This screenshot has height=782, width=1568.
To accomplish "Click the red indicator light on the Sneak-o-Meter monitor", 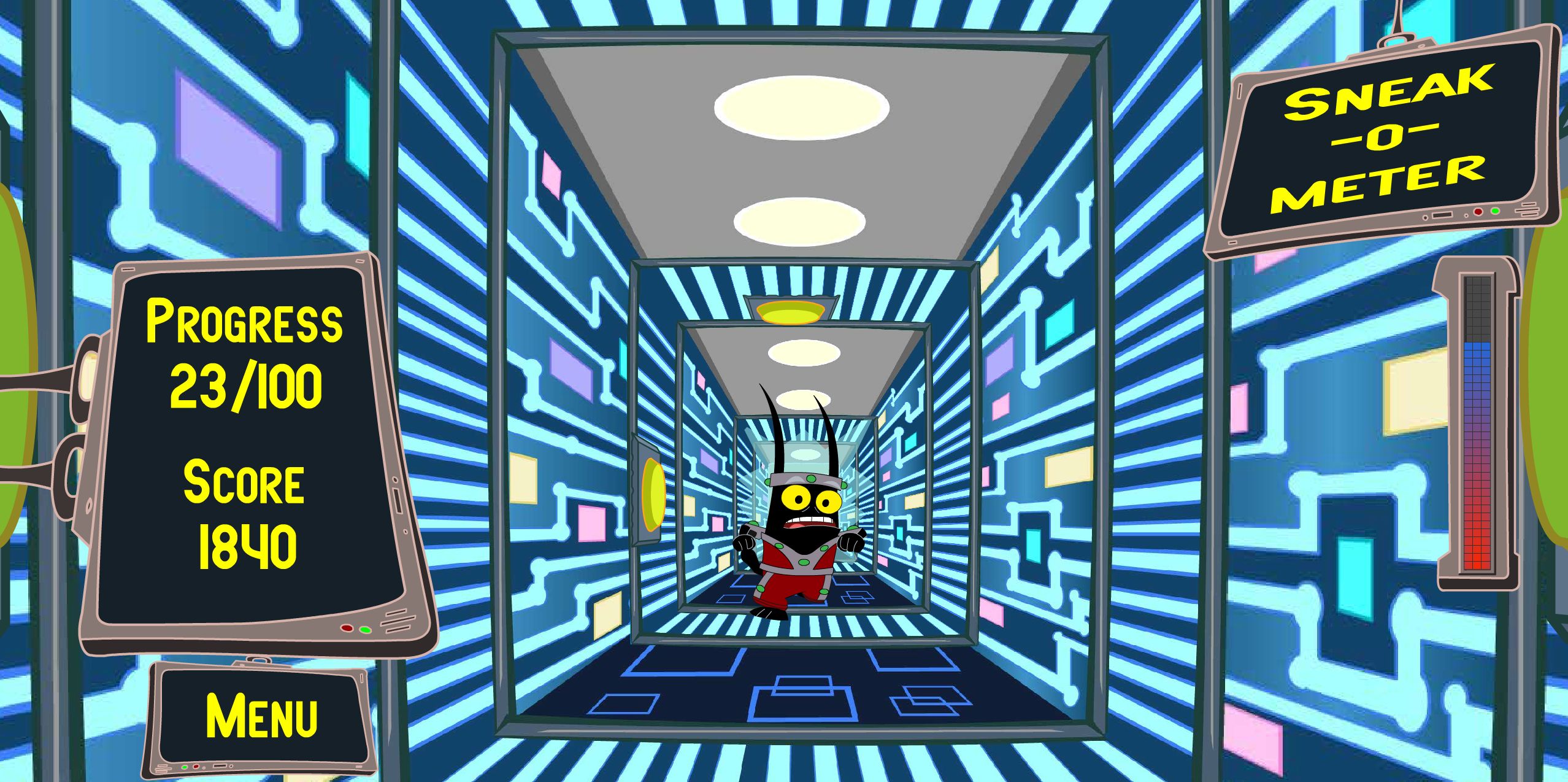I will 1478,211.
